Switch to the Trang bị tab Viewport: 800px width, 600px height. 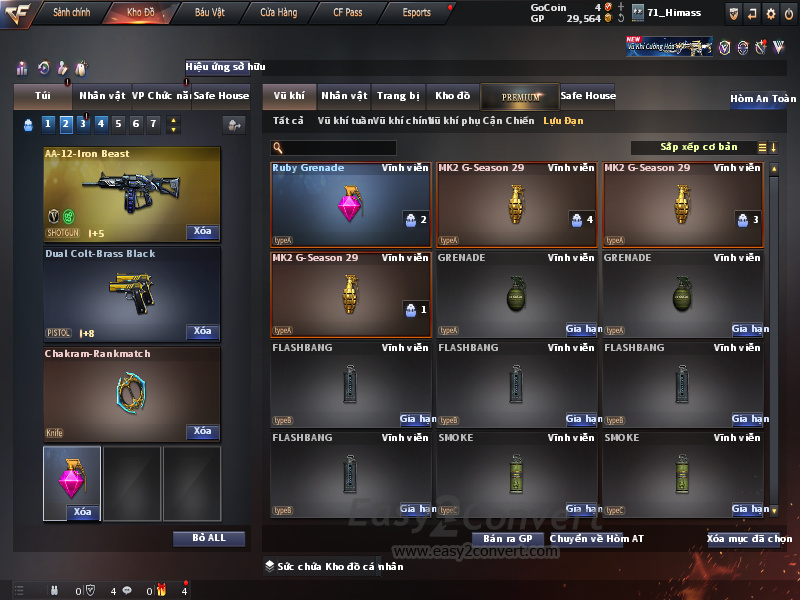(398, 96)
